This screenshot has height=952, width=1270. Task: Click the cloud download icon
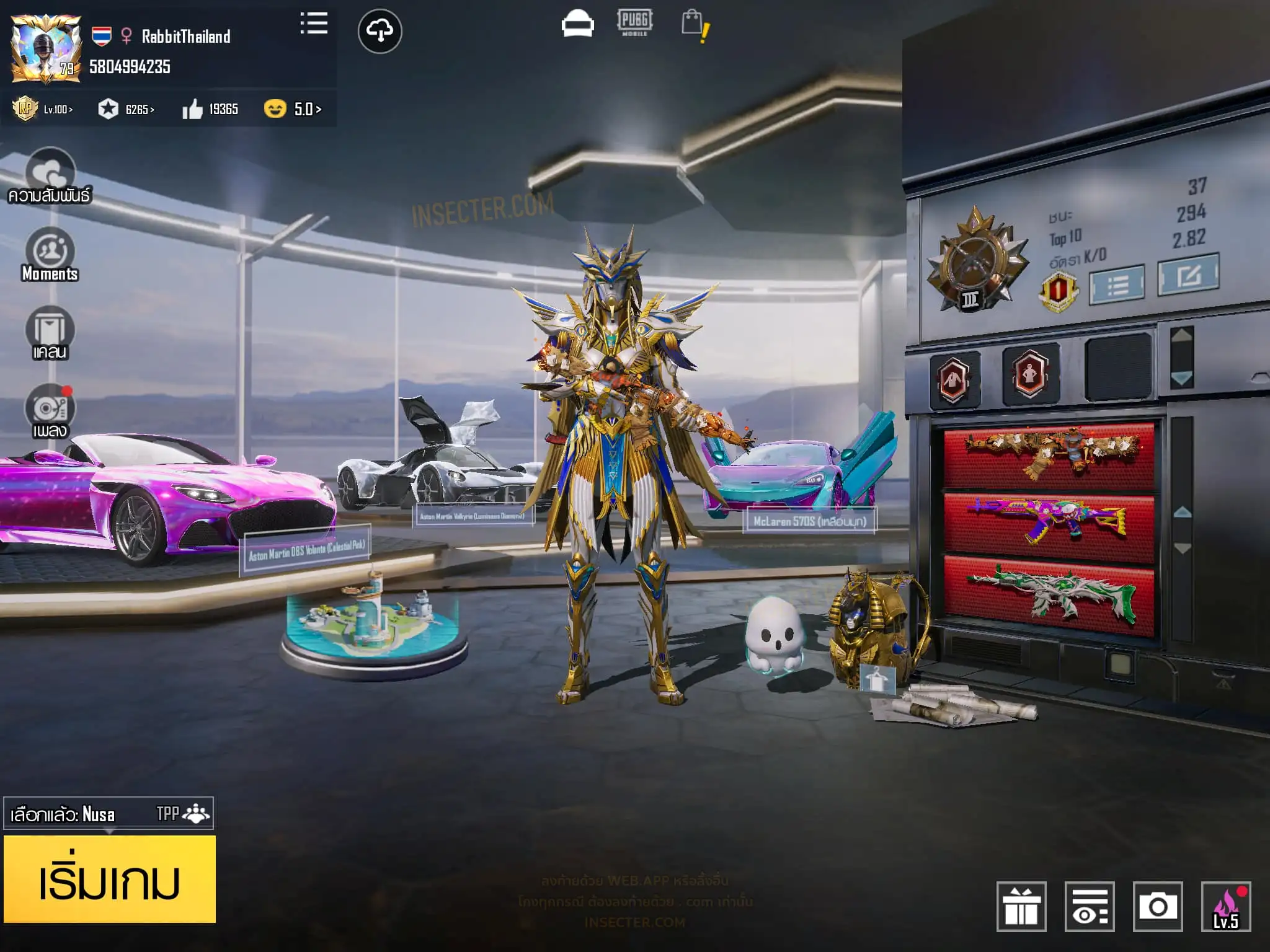tap(380, 31)
